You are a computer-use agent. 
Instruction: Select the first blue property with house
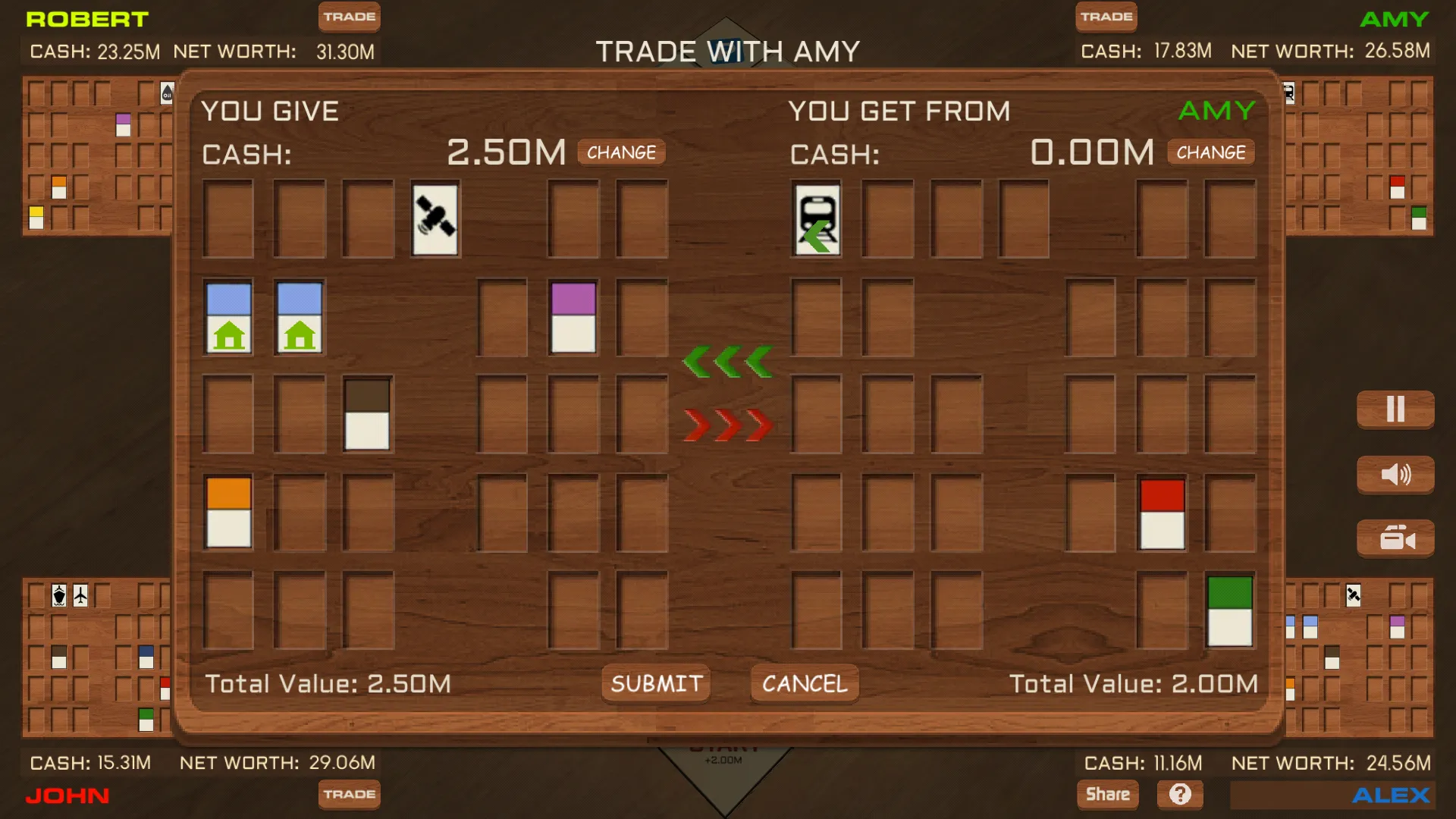click(x=229, y=317)
